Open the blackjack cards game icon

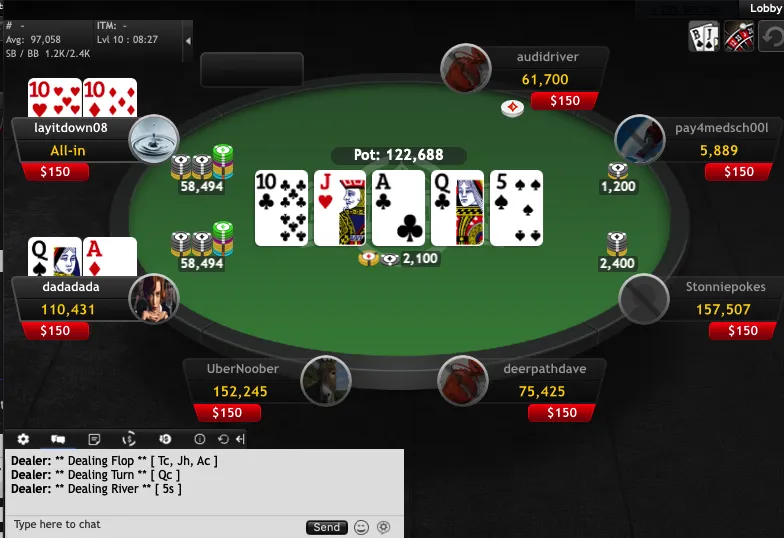(704, 38)
